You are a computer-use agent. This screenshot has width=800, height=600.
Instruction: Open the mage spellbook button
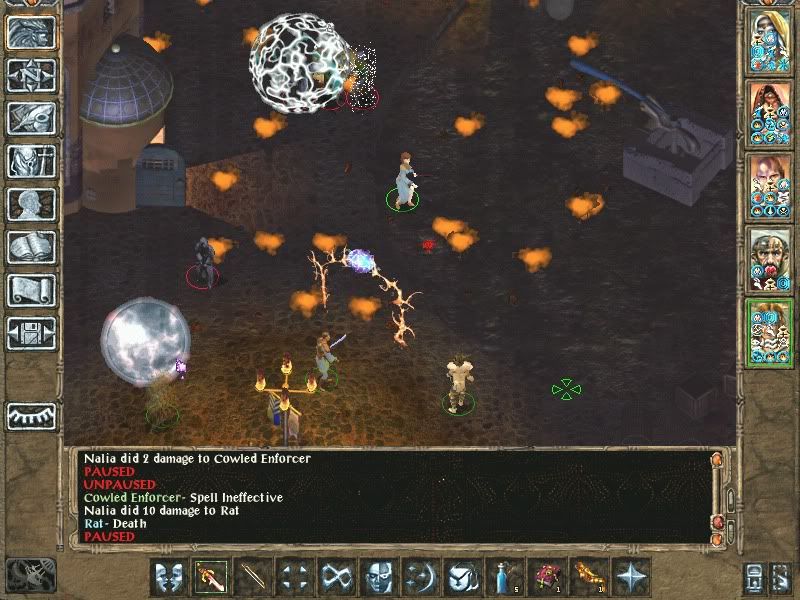31,247
